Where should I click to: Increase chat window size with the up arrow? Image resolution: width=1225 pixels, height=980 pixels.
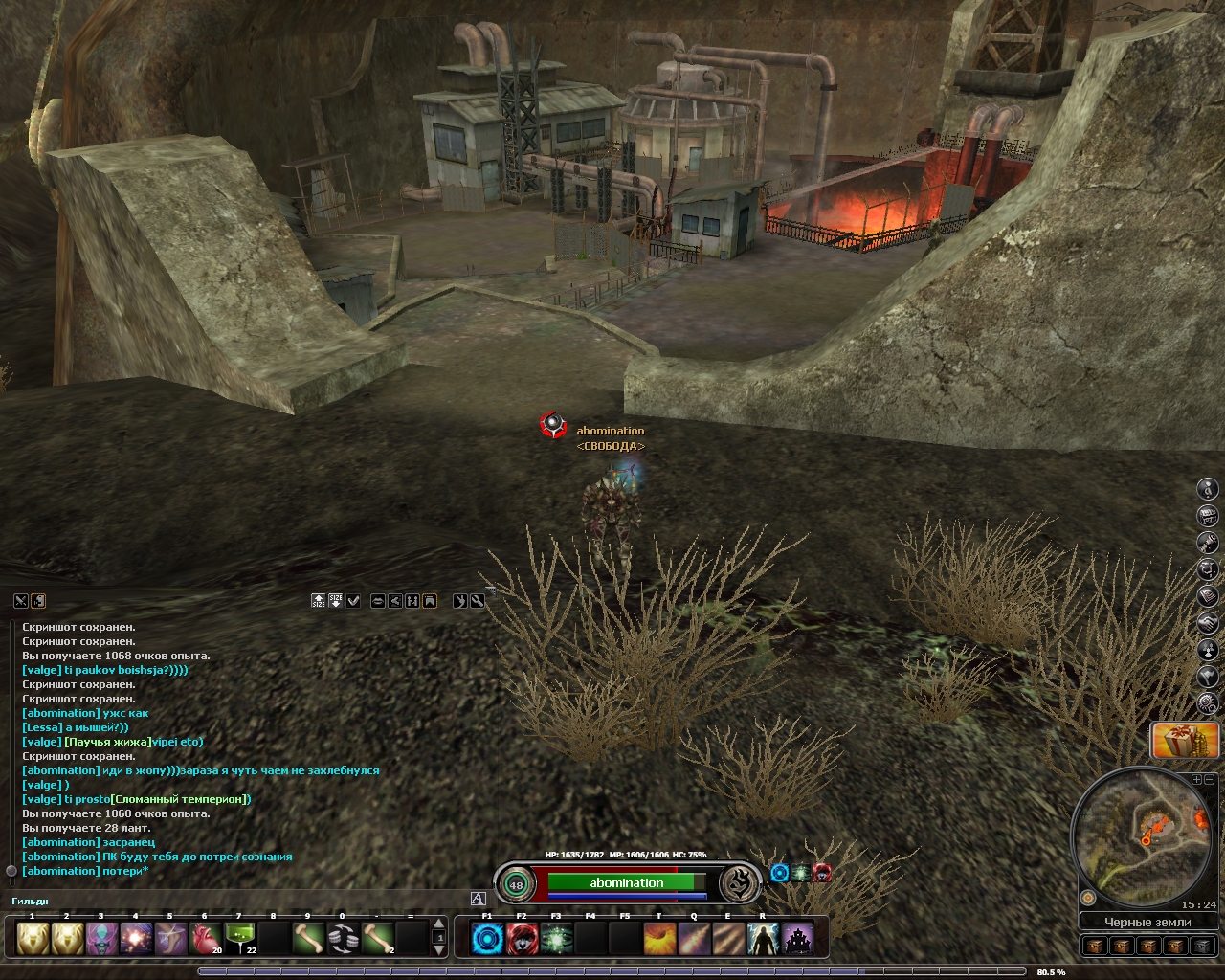tap(319, 601)
